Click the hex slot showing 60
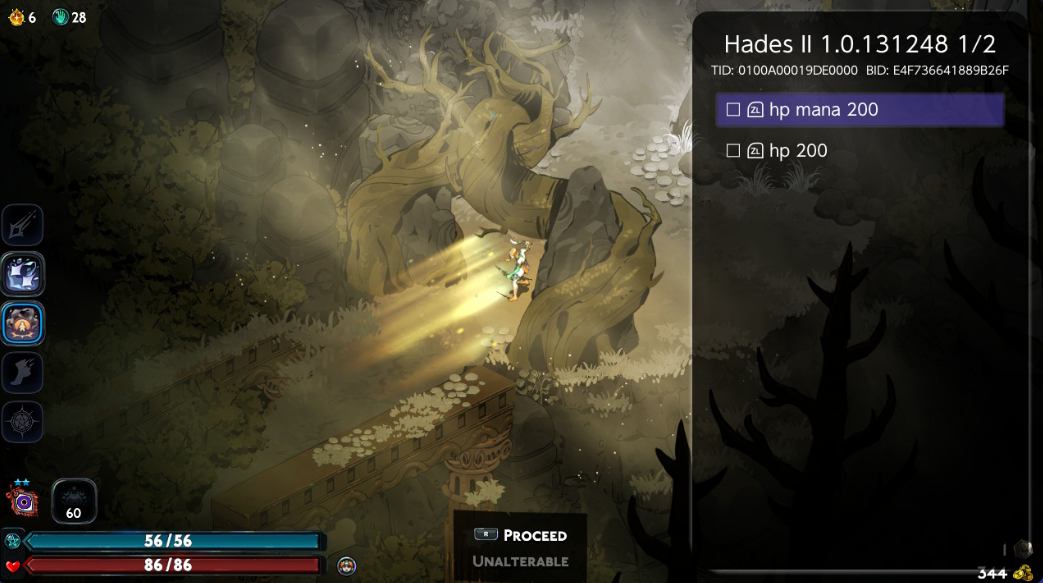Viewport: 1043px width, 583px height. (74, 501)
